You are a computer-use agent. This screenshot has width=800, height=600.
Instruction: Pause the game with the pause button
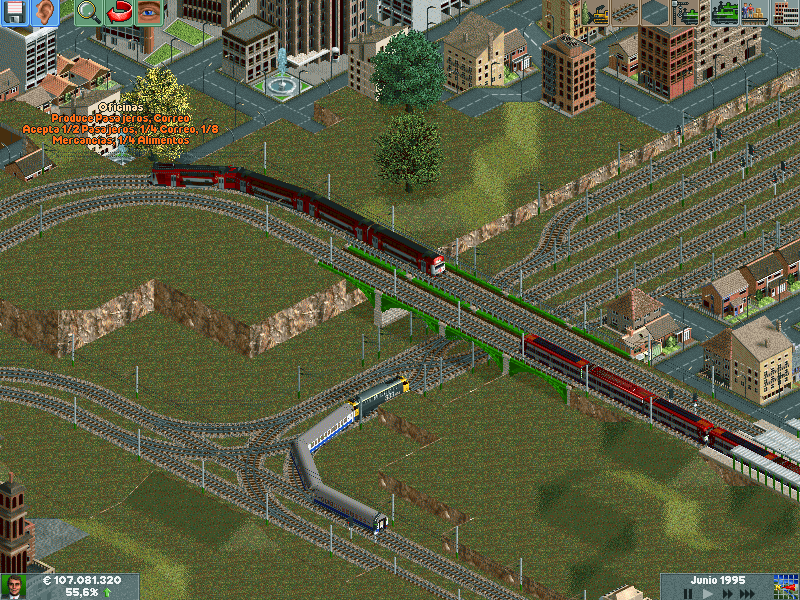coord(688,593)
